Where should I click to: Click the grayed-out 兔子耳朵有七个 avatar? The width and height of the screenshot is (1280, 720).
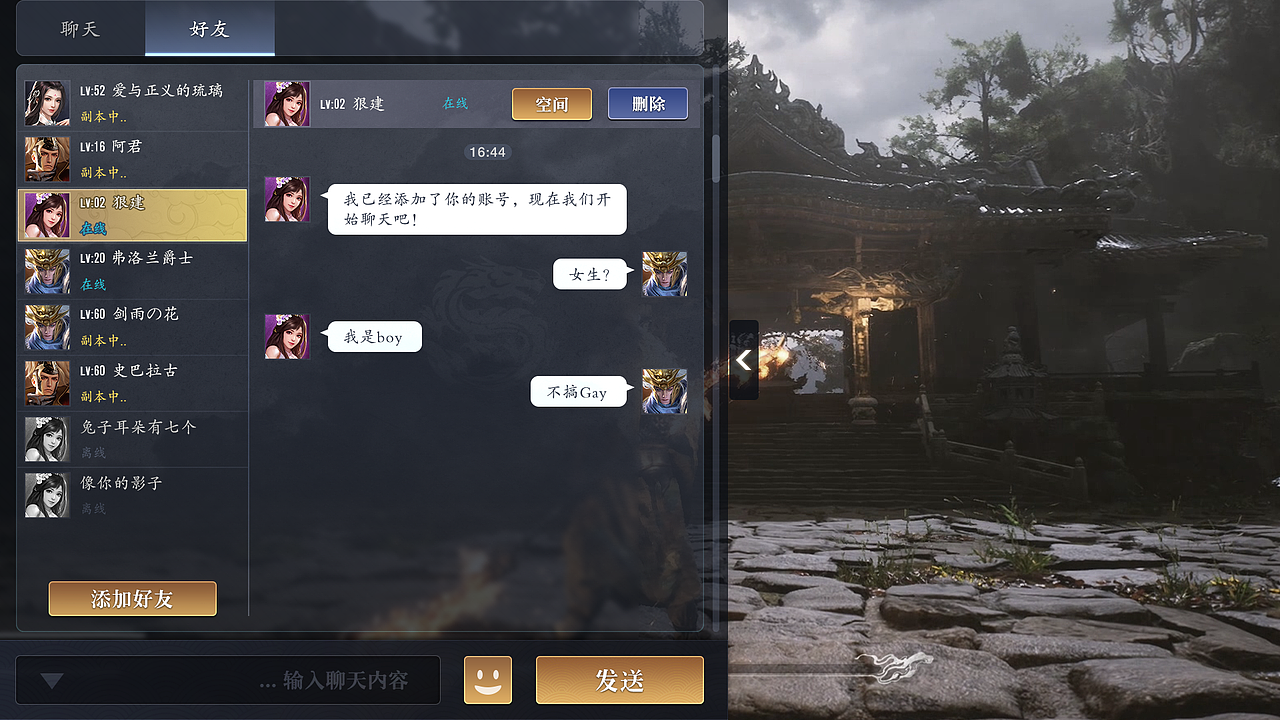pyautogui.click(x=47, y=439)
